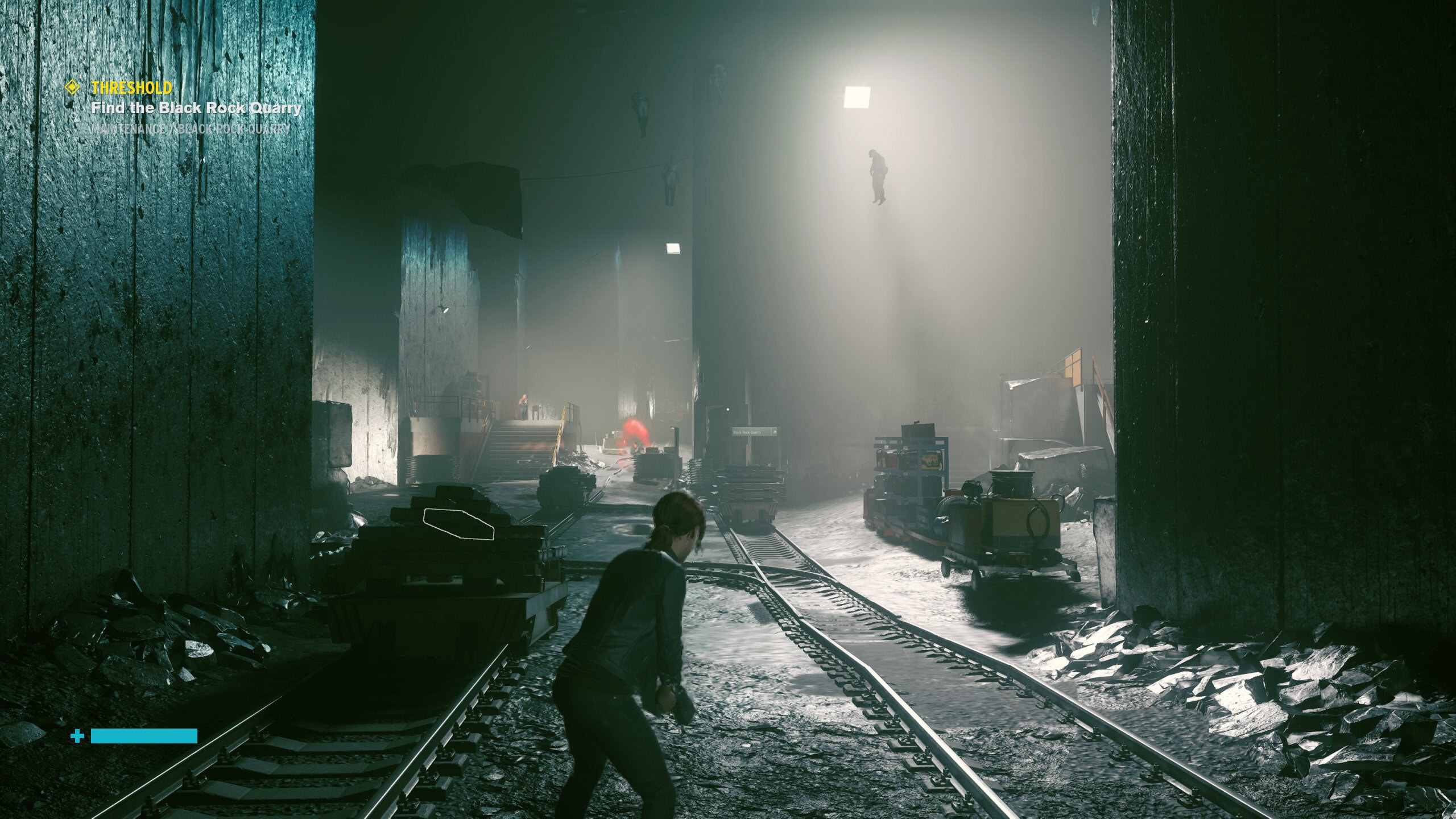Open the THRESHOLD mission title

click(131, 88)
